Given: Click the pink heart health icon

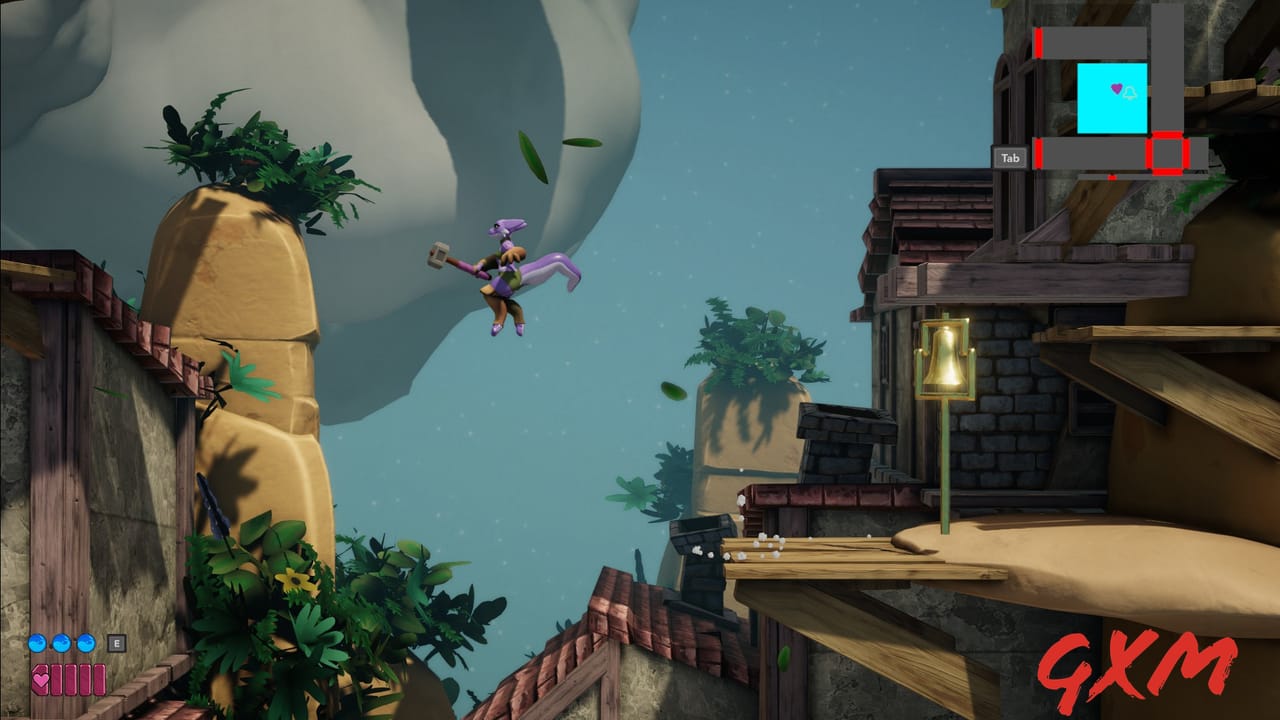Looking at the screenshot, I should (x=41, y=680).
